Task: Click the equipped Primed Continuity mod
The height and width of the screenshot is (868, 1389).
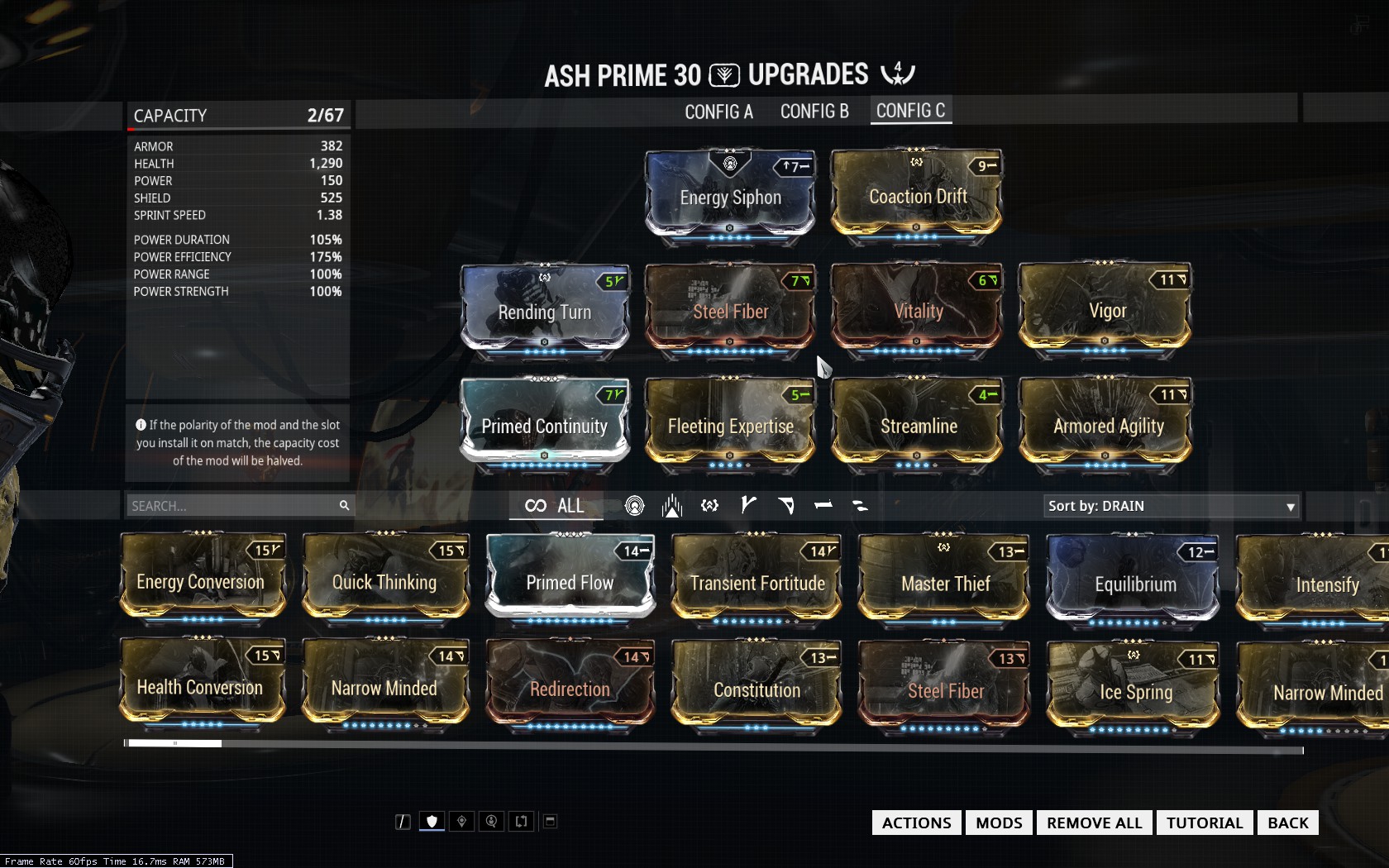Action: pos(545,425)
